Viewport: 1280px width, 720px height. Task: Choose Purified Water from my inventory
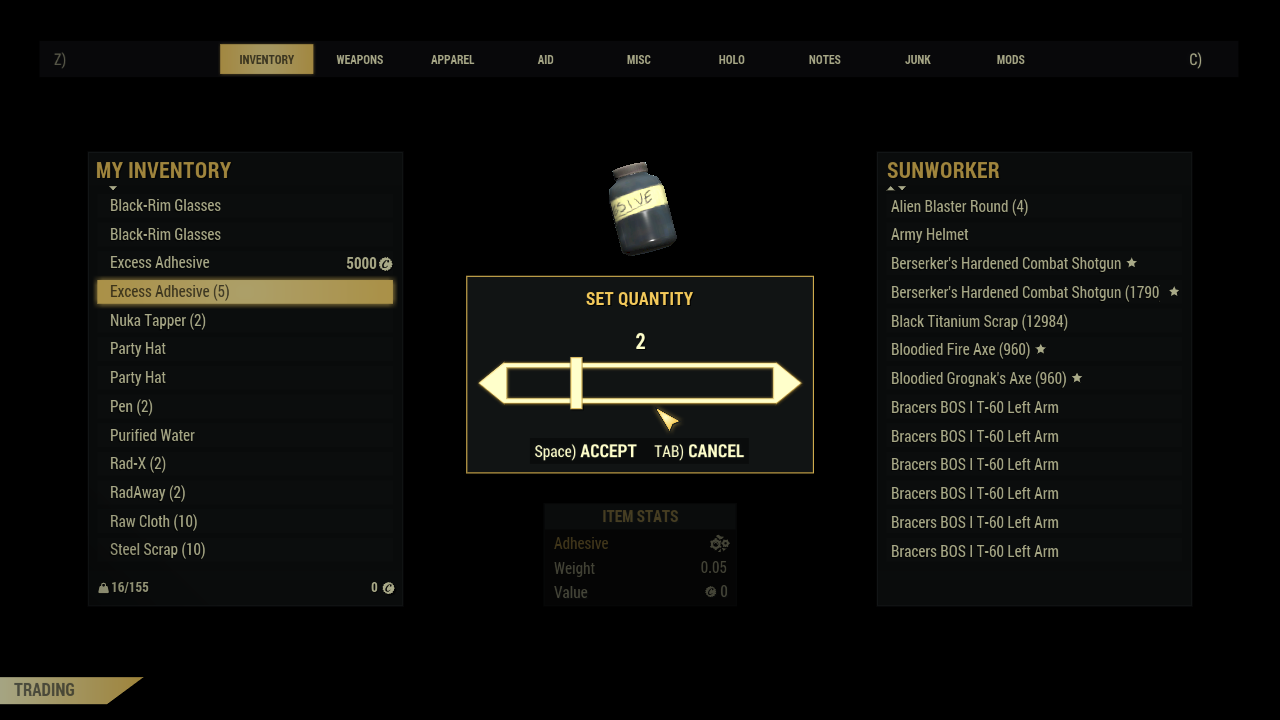(x=152, y=435)
